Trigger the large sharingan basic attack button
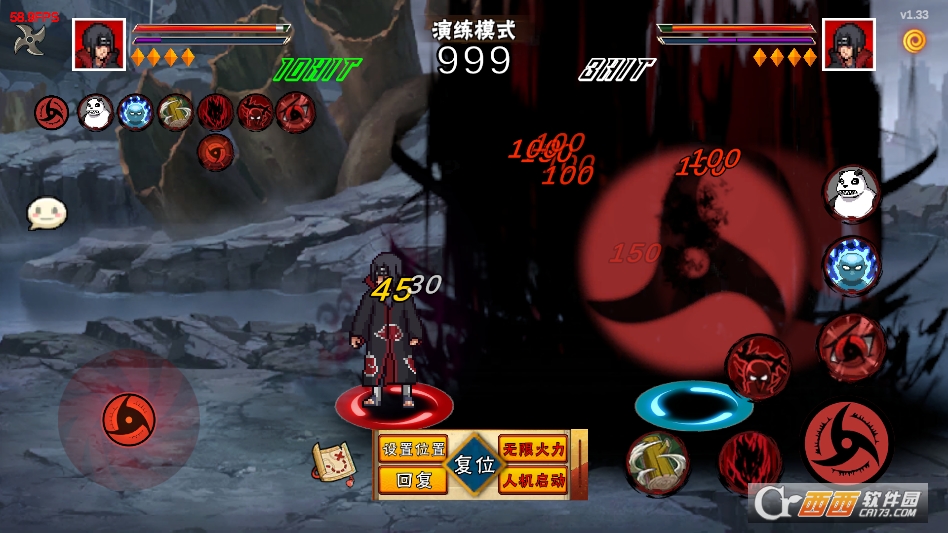This screenshot has width=948, height=533. coord(846,443)
